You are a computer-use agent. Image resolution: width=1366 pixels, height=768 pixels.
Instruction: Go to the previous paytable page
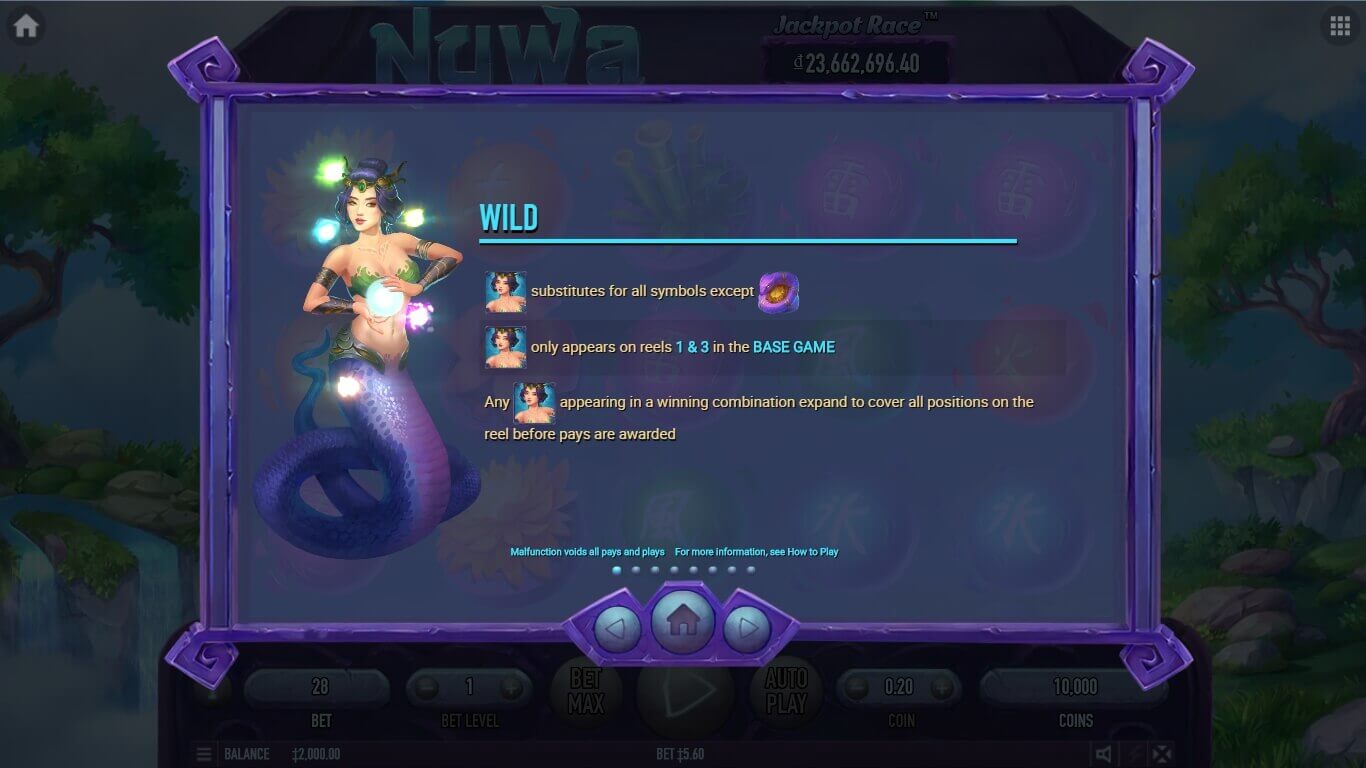[618, 630]
